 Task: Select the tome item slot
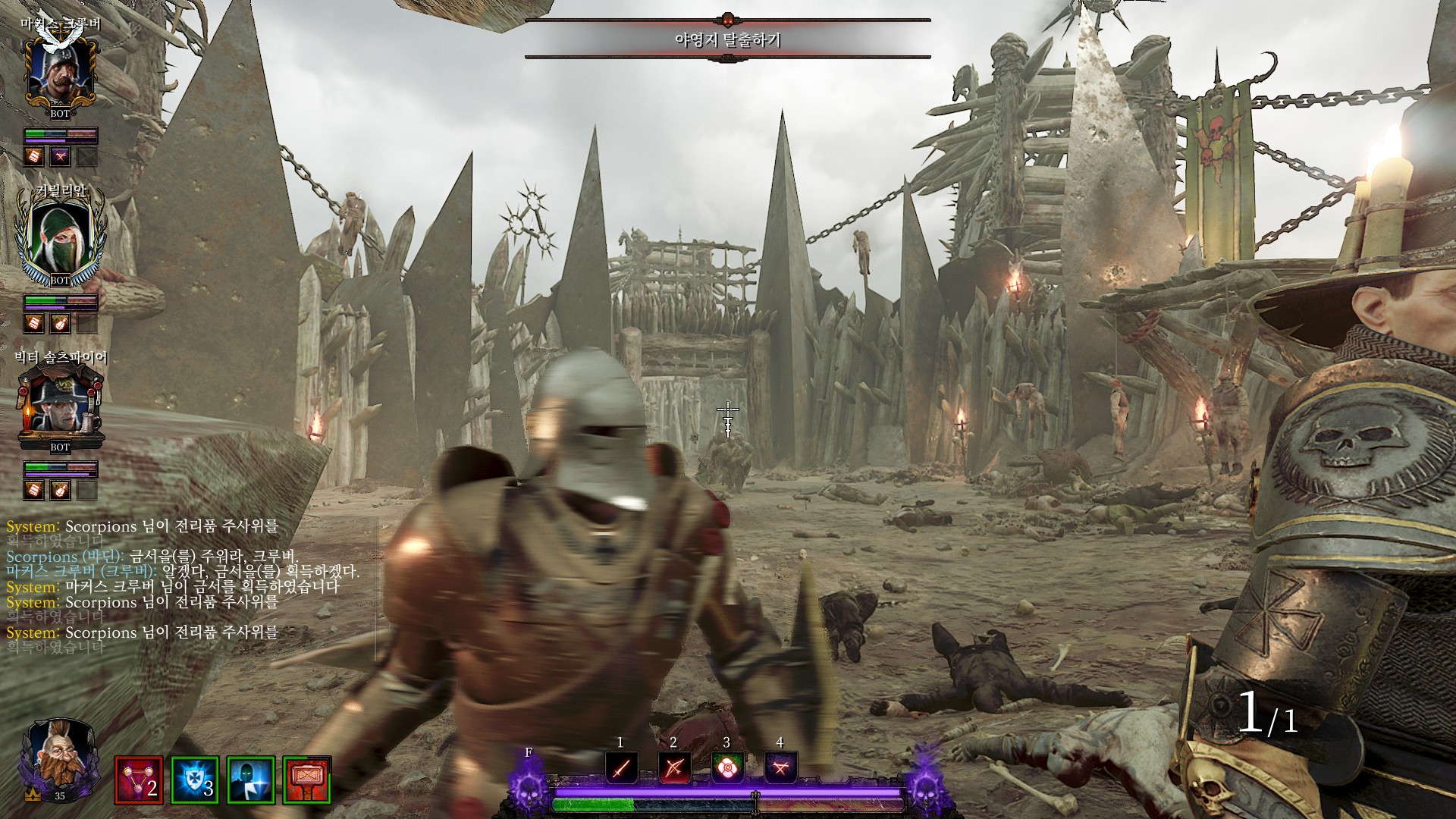coord(780,767)
